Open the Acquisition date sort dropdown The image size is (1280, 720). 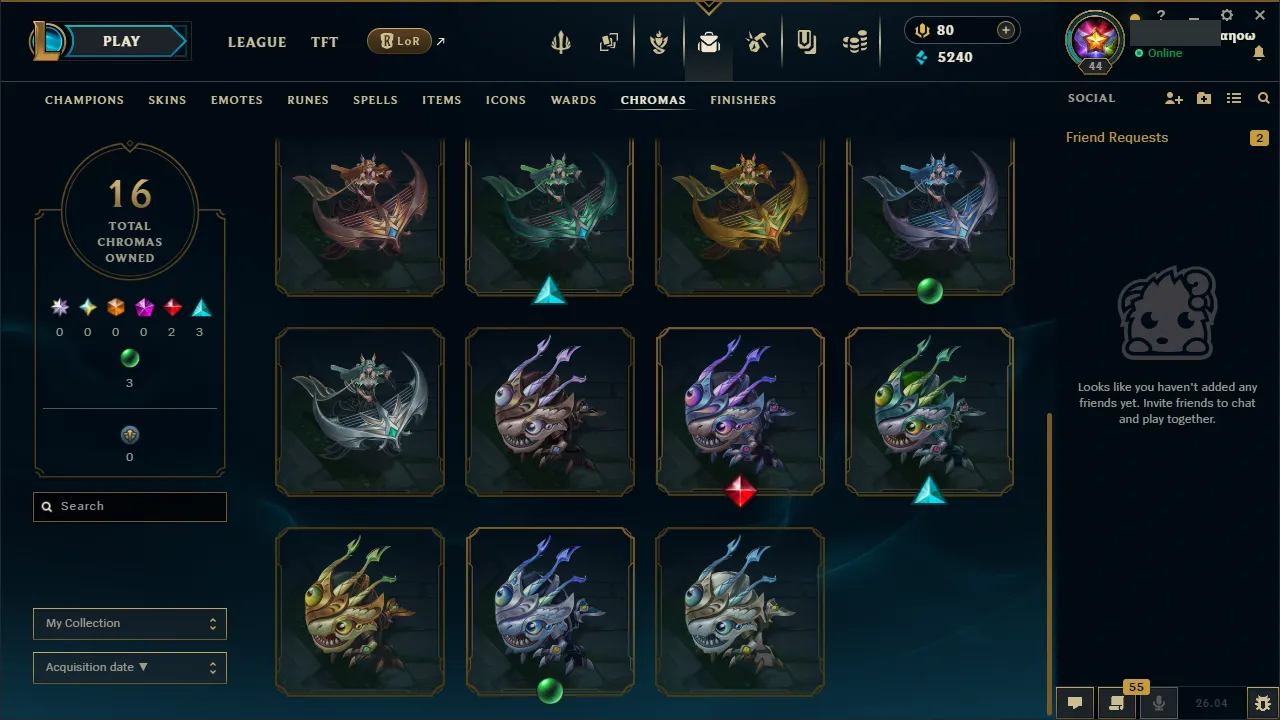[x=129, y=667]
